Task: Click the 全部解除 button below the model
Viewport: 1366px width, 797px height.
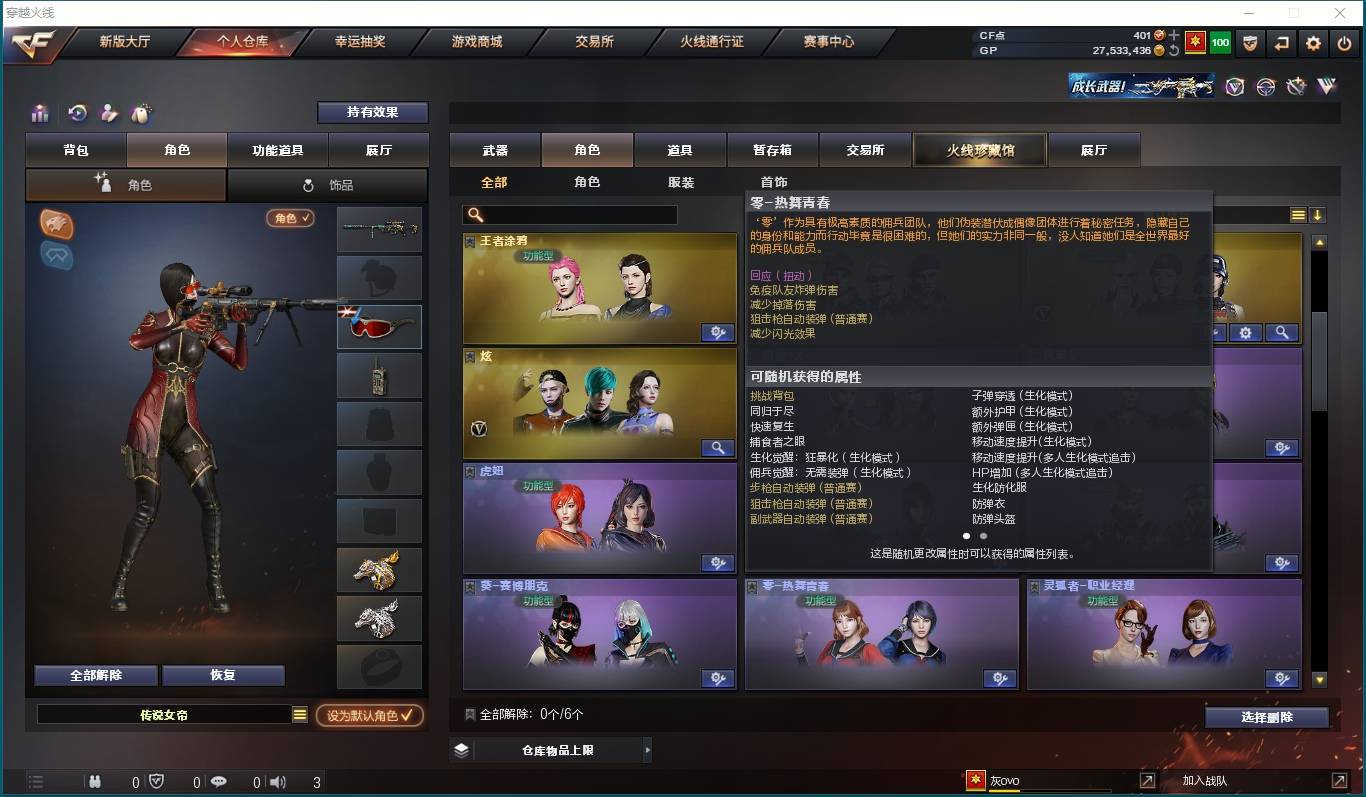Action: [94, 675]
